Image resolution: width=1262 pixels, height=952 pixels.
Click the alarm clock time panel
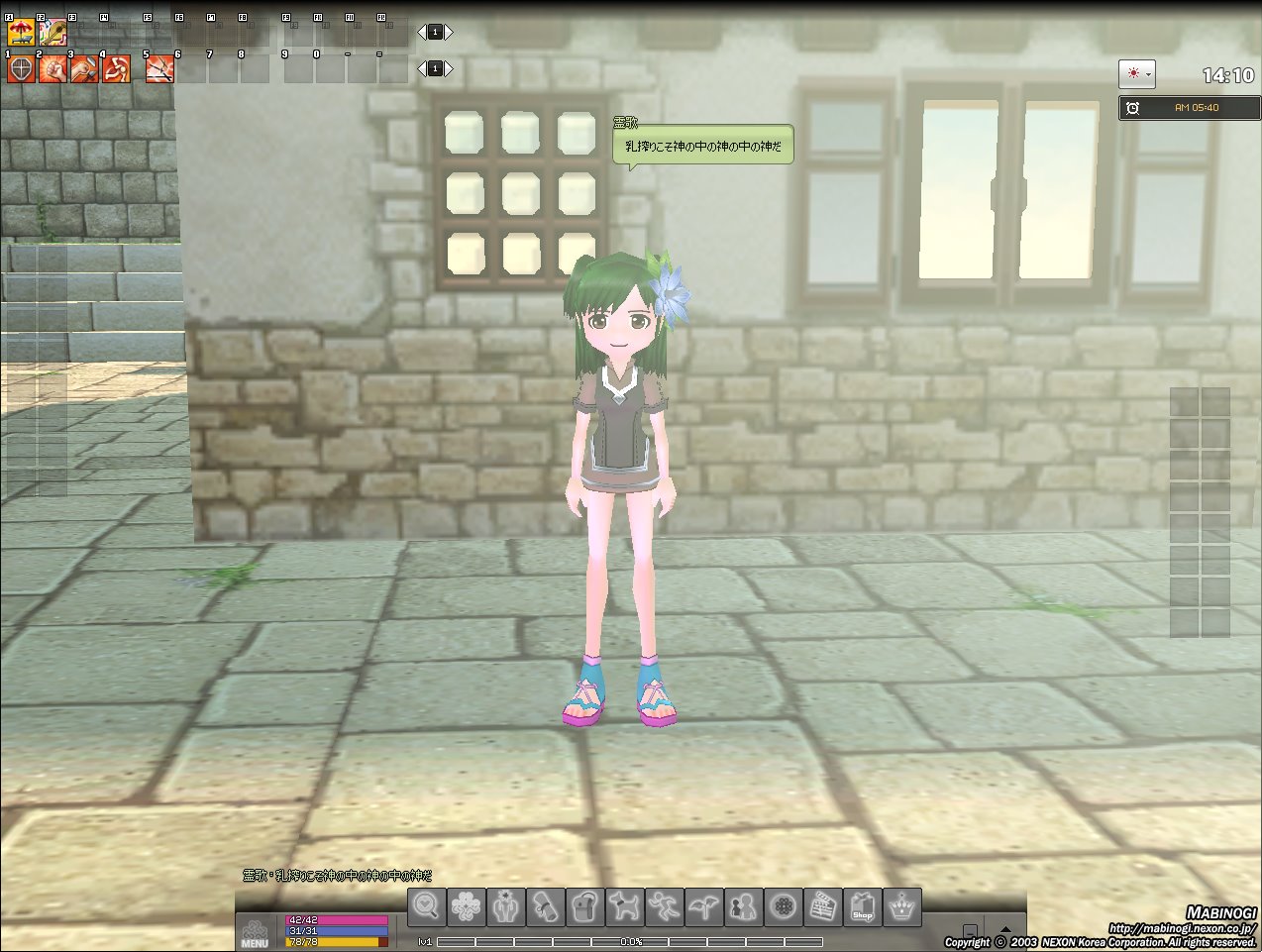click(x=1189, y=108)
